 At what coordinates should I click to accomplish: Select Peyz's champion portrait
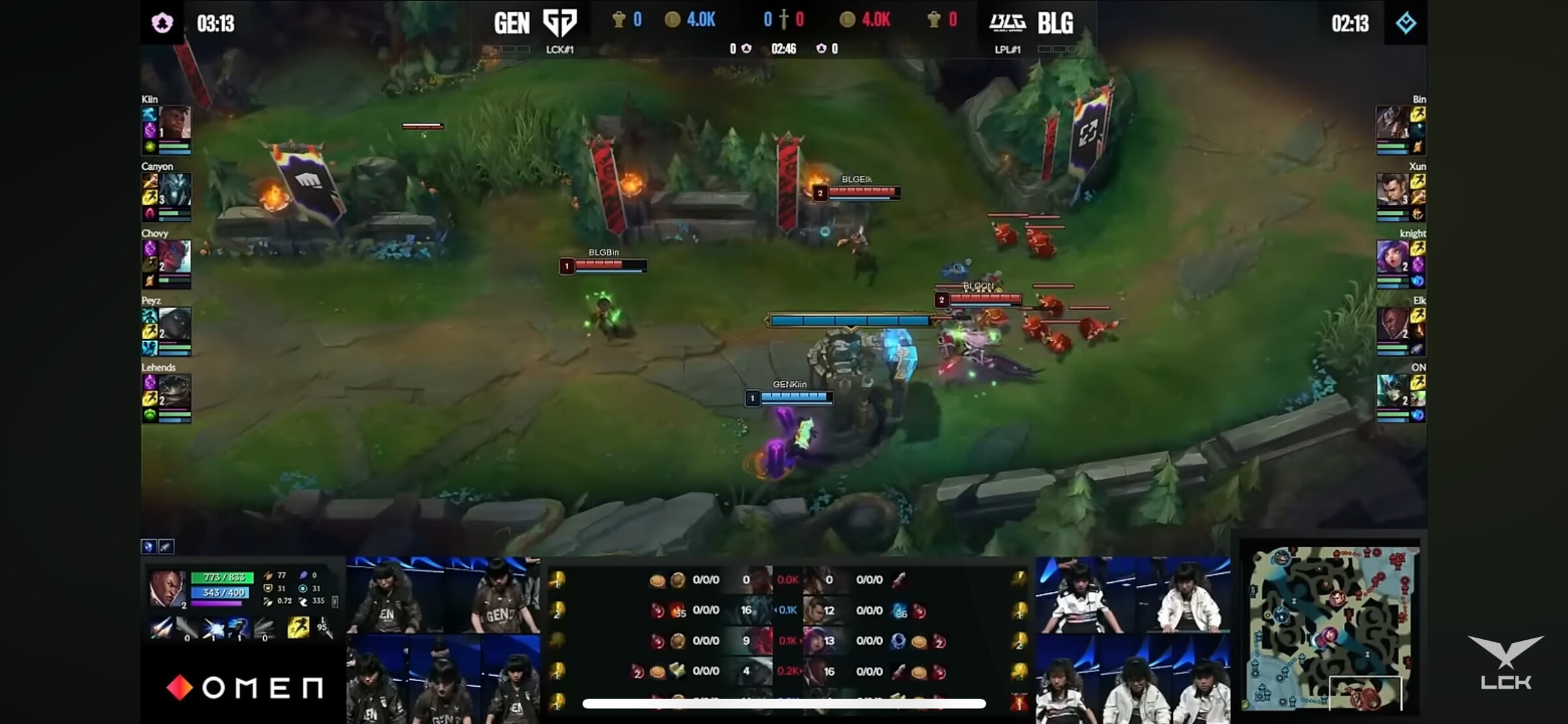tap(175, 324)
